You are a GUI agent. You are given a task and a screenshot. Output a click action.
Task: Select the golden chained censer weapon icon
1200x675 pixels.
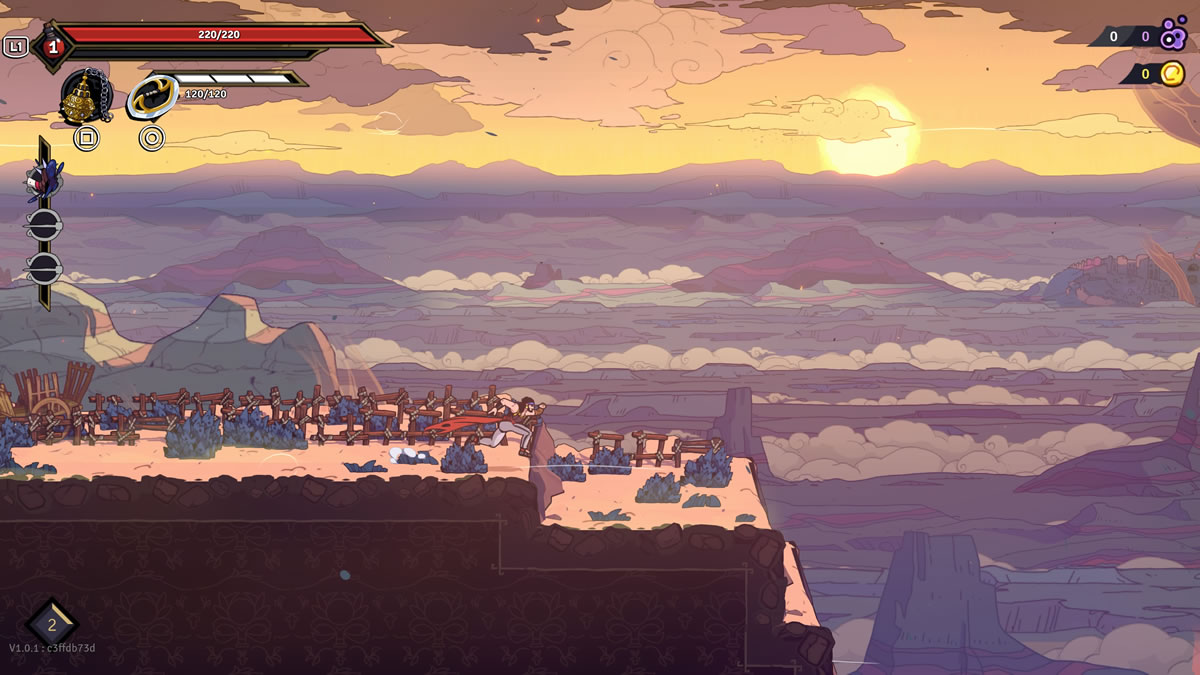[84, 97]
